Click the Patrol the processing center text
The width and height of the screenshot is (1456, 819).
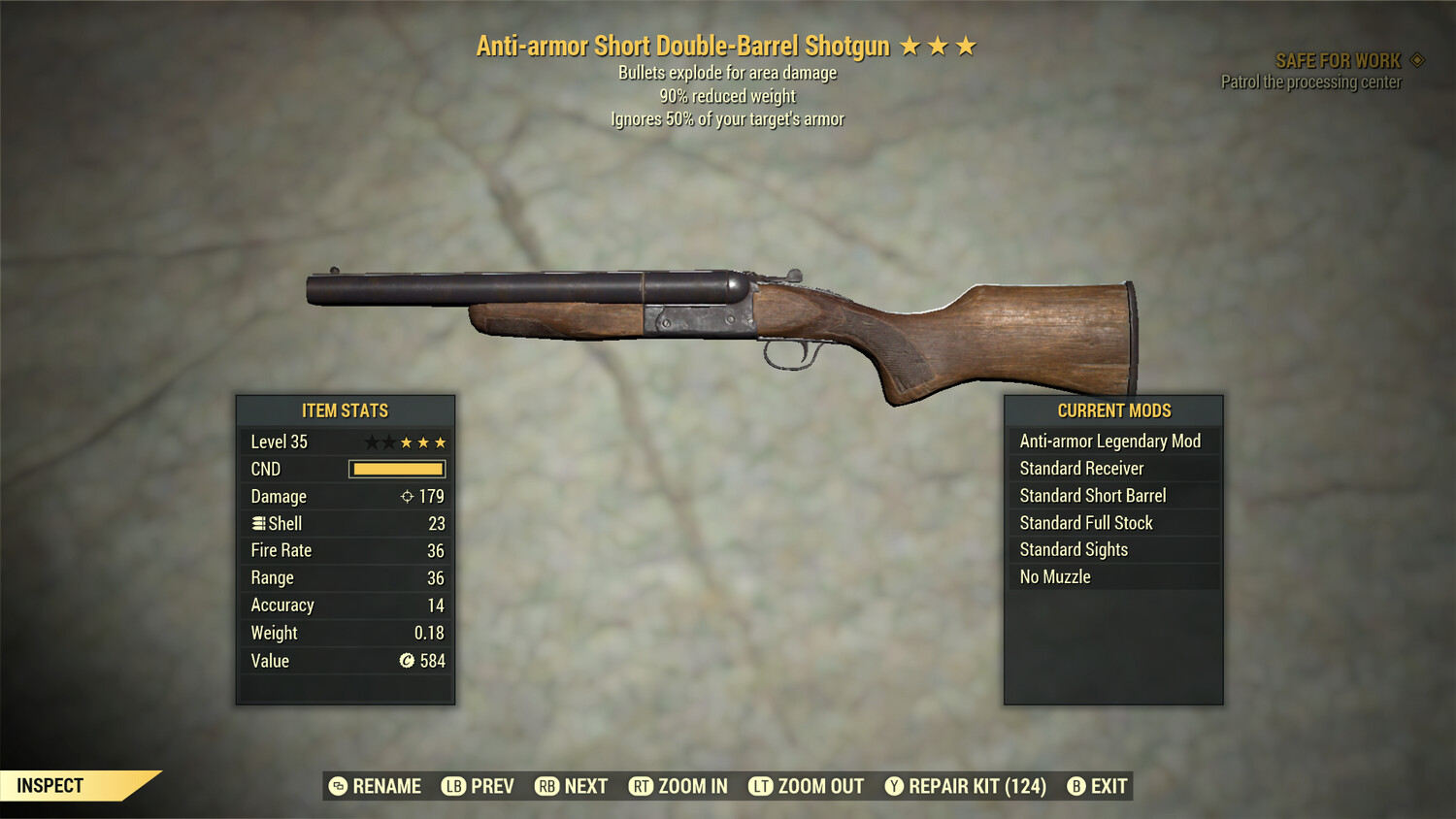click(x=1309, y=82)
